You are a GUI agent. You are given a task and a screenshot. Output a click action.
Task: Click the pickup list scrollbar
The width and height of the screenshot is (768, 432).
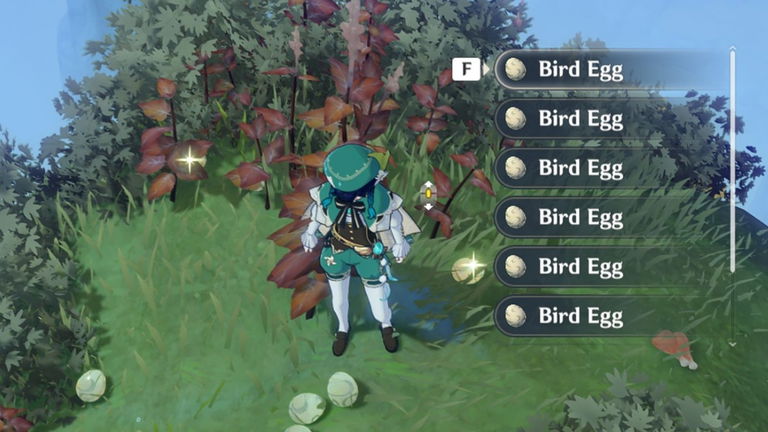pyautogui.click(x=733, y=160)
